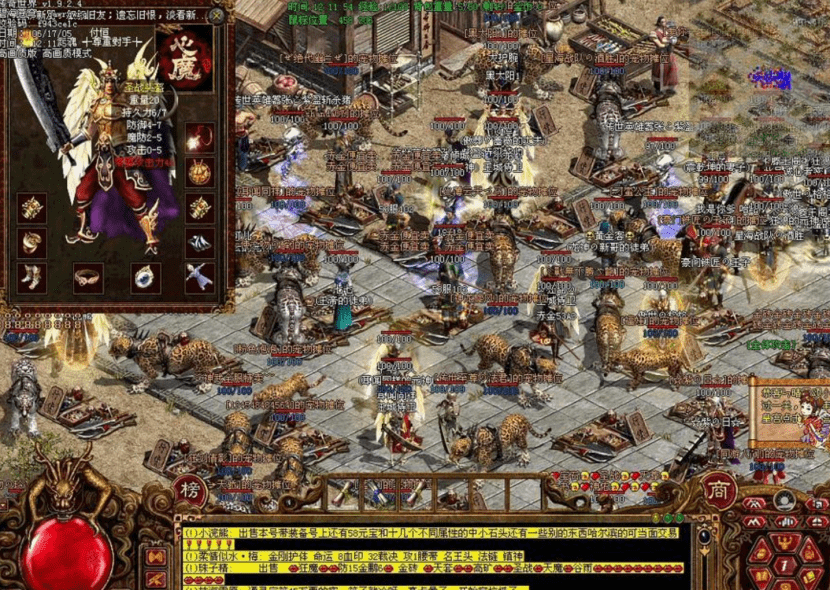Open the 榜 ranking button
The height and width of the screenshot is (590, 832).
click(189, 490)
